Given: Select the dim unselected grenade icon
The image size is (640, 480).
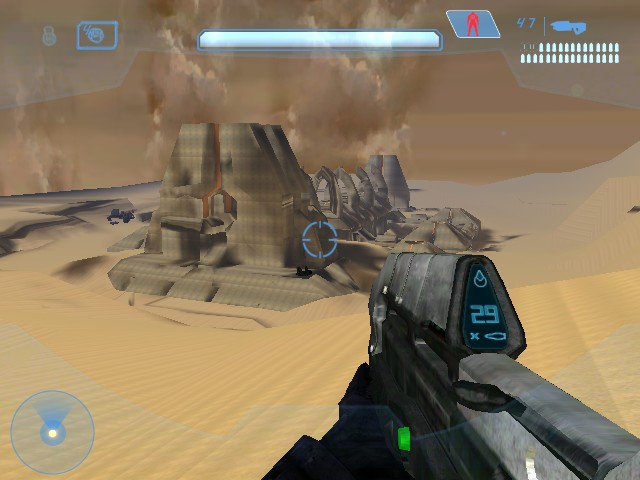Looking at the screenshot, I should (48, 36).
